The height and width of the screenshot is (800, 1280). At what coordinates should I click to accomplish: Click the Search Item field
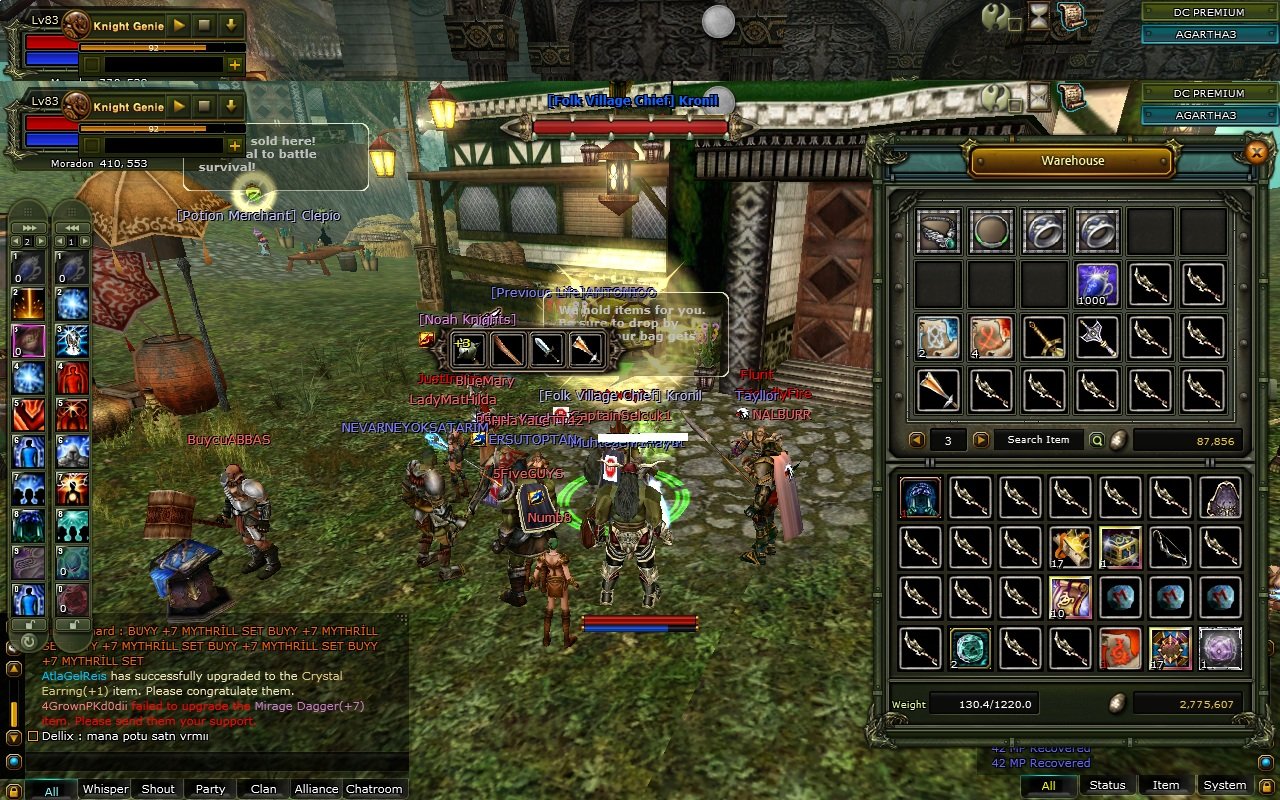tap(1038, 440)
